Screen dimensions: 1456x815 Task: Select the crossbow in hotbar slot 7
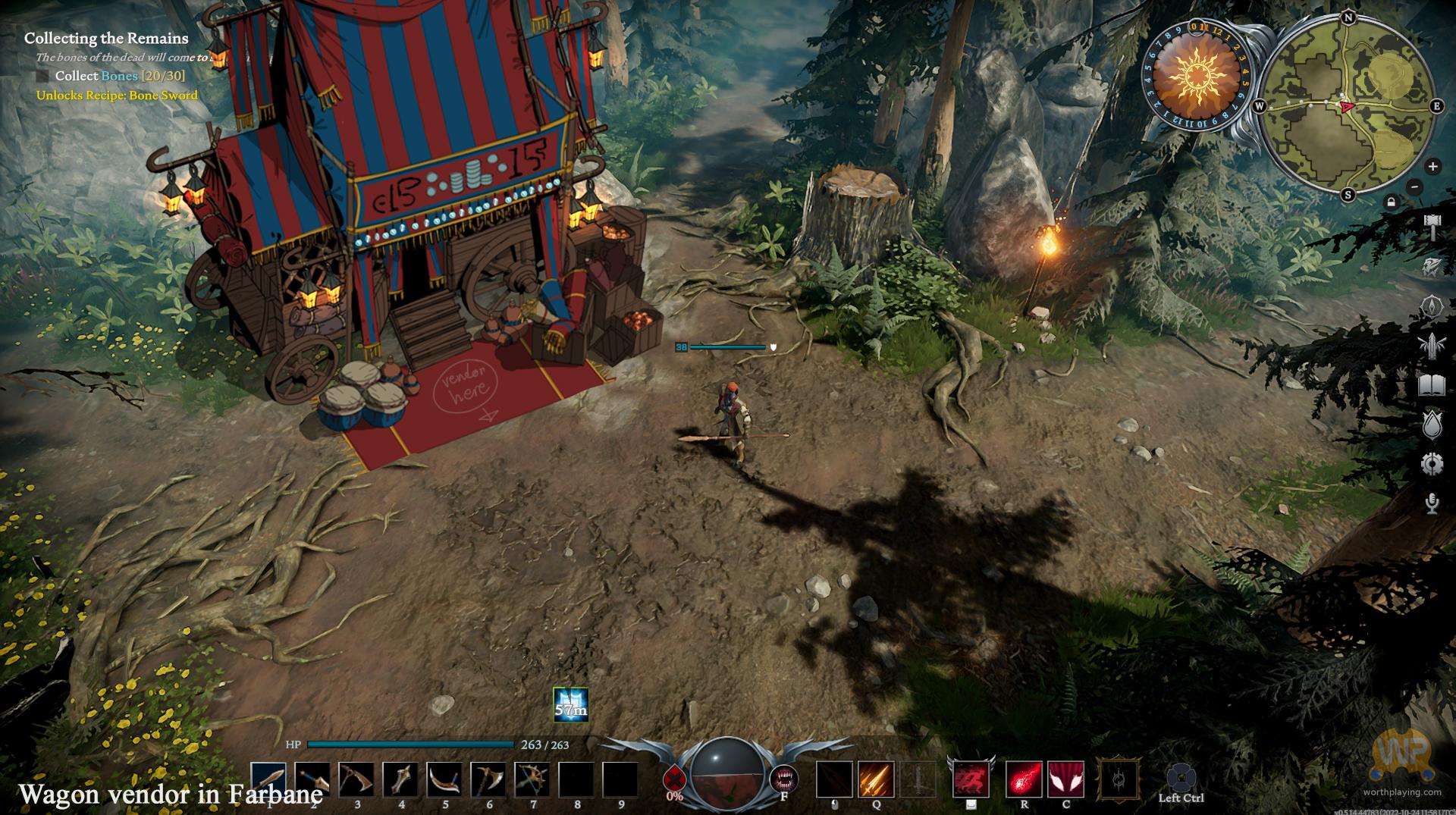(532, 780)
